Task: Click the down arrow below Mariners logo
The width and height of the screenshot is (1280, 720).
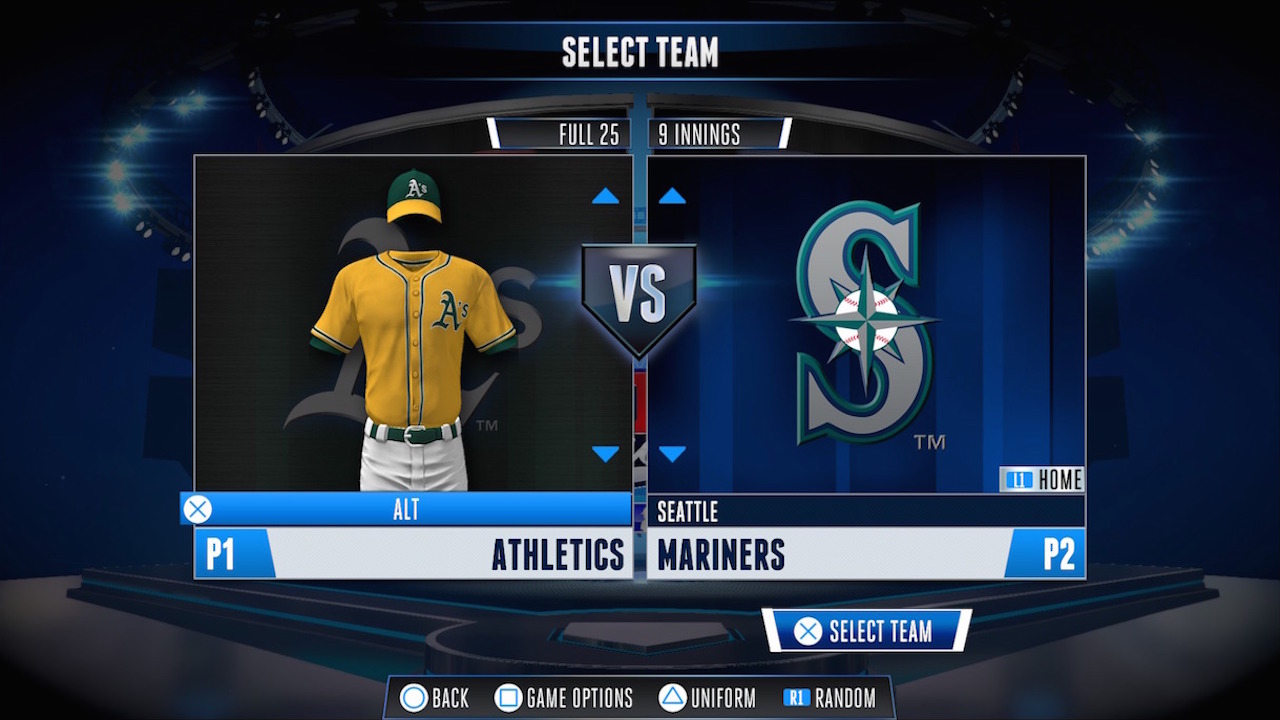Action: [671, 453]
